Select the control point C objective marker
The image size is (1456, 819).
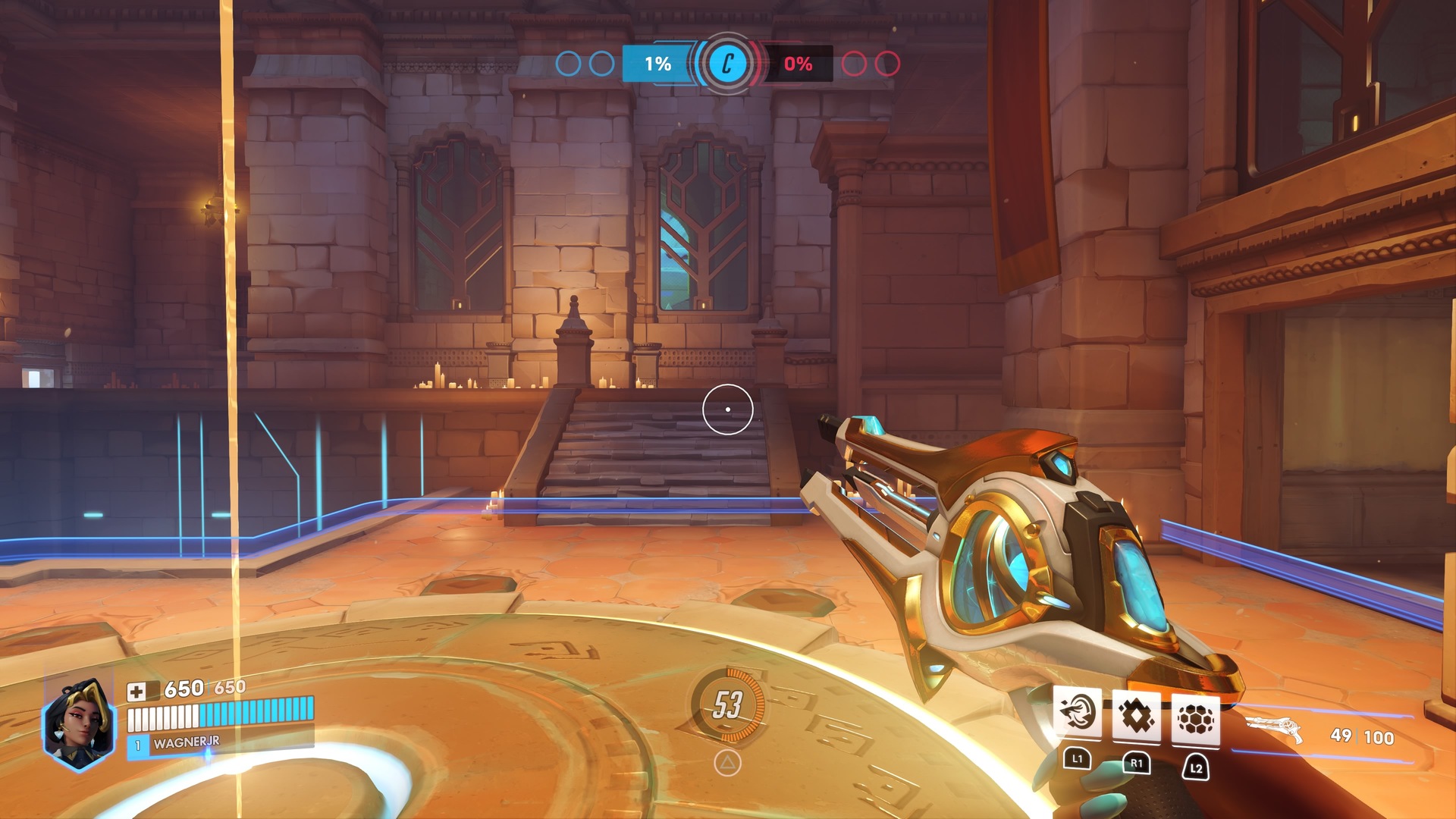click(x=727, y=64)
